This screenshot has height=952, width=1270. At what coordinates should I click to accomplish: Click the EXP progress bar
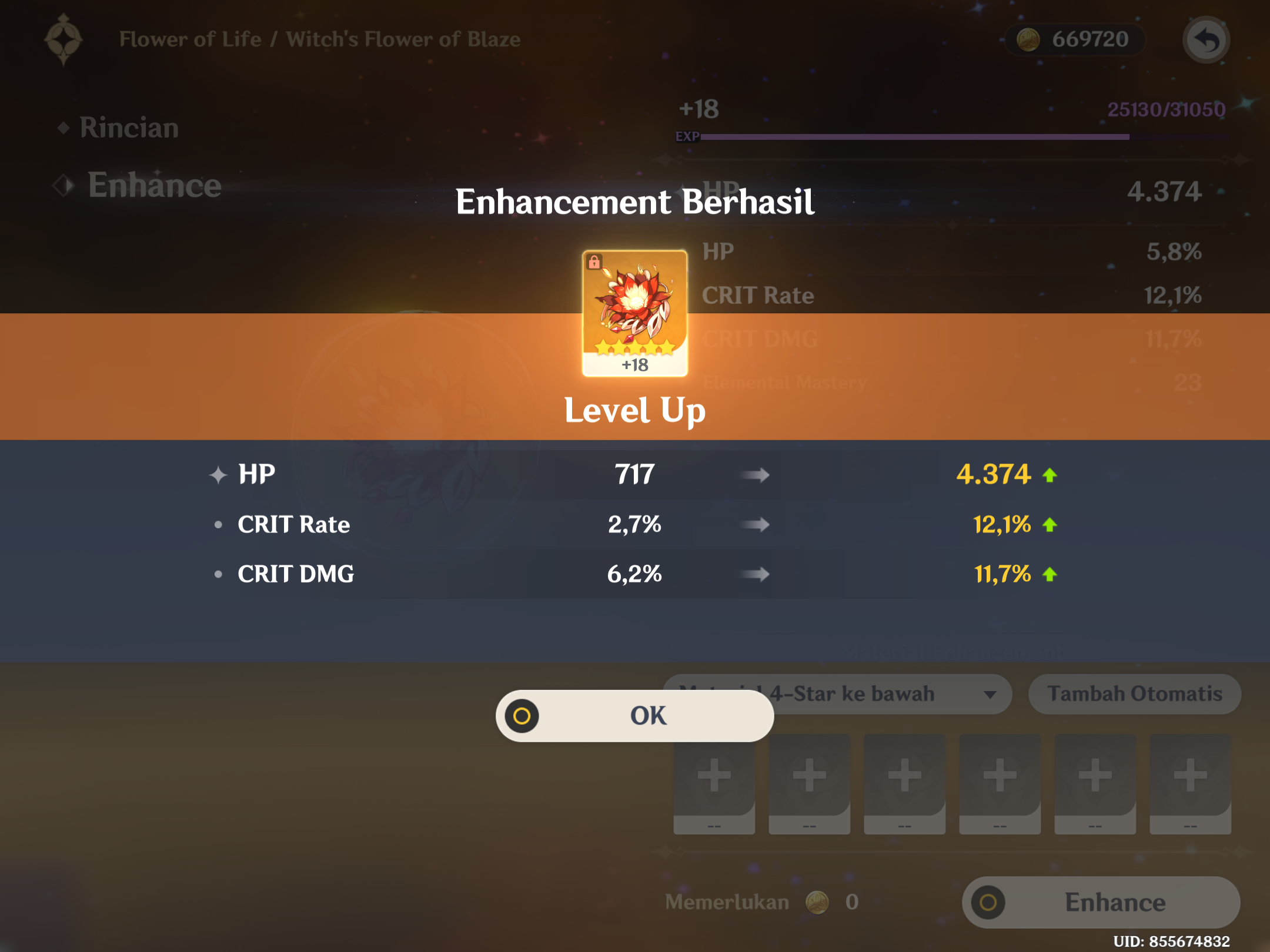[x=970, y=138]
